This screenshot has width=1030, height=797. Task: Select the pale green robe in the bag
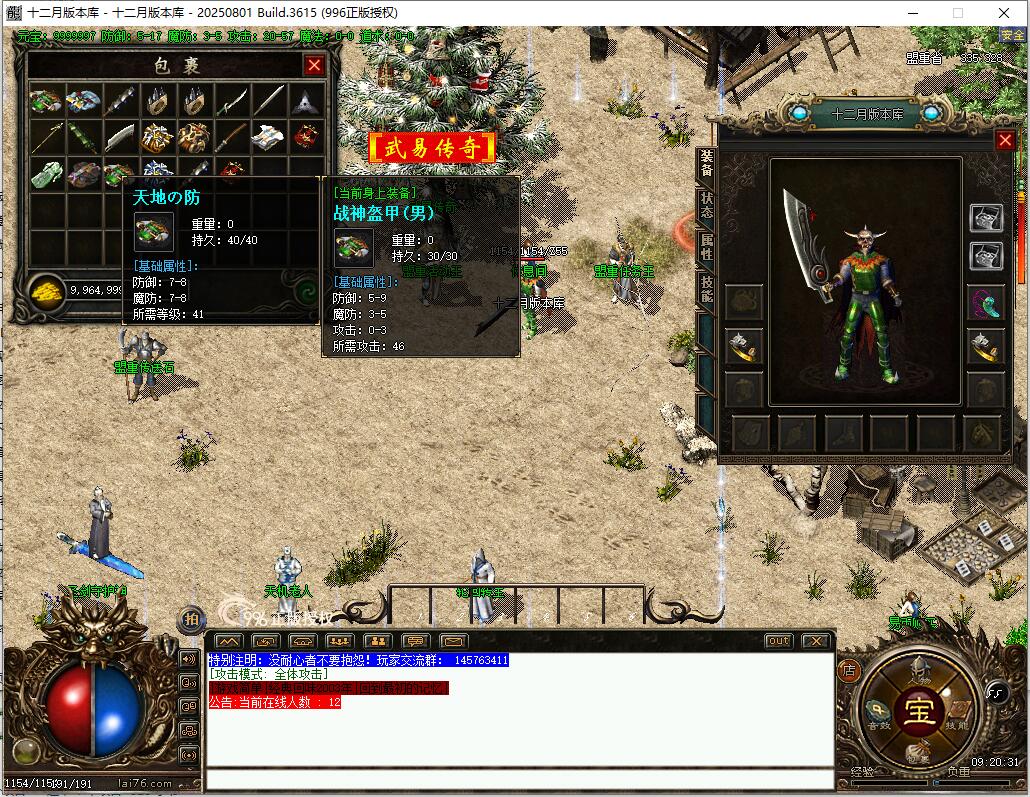(46, 173)
